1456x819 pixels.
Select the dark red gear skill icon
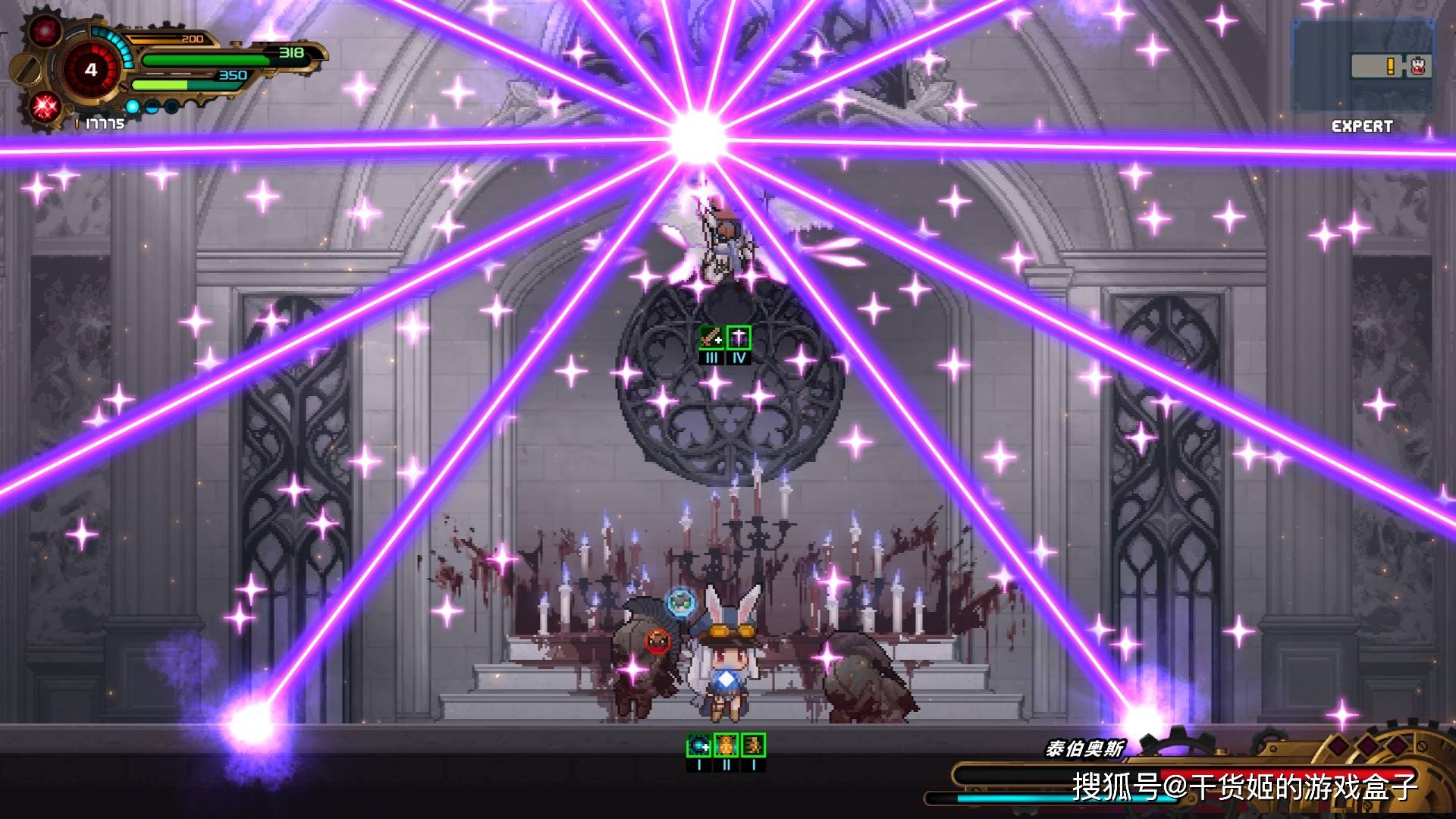point(45,32)
